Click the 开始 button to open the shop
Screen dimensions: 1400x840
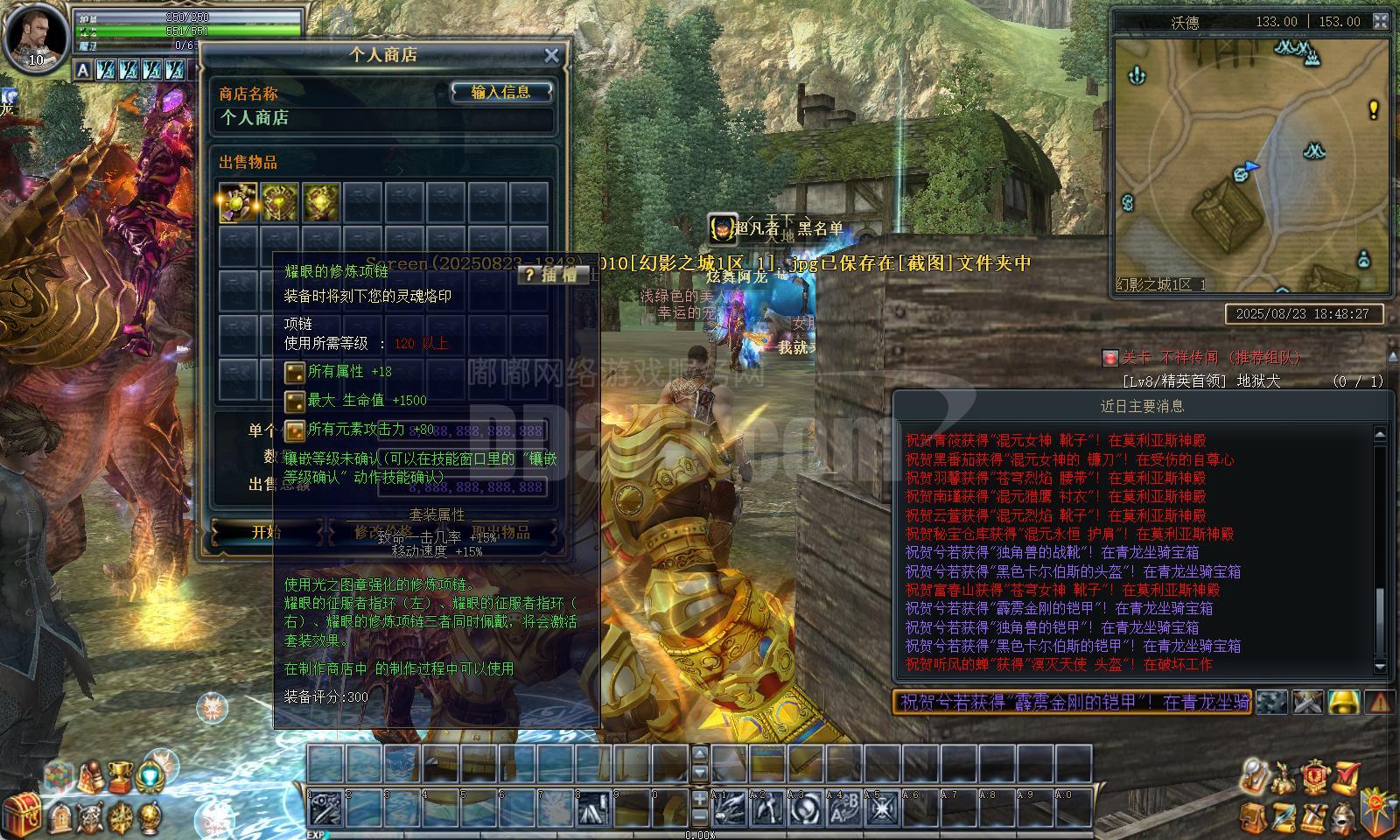266,532
